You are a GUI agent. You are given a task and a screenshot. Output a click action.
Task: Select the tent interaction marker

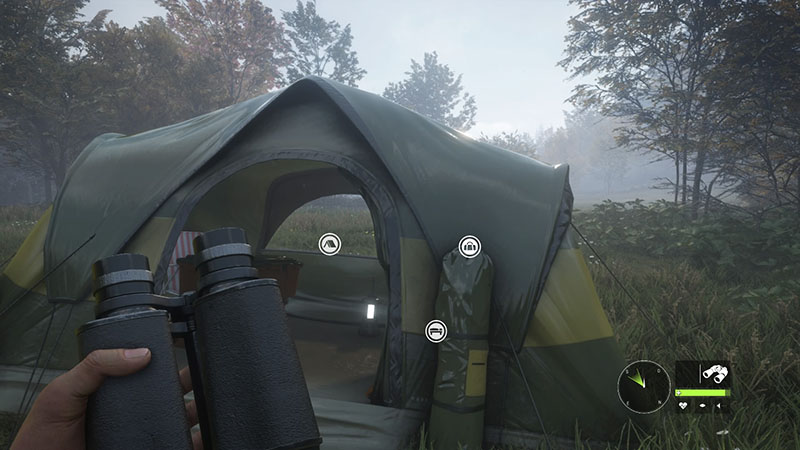coord(328,243)
